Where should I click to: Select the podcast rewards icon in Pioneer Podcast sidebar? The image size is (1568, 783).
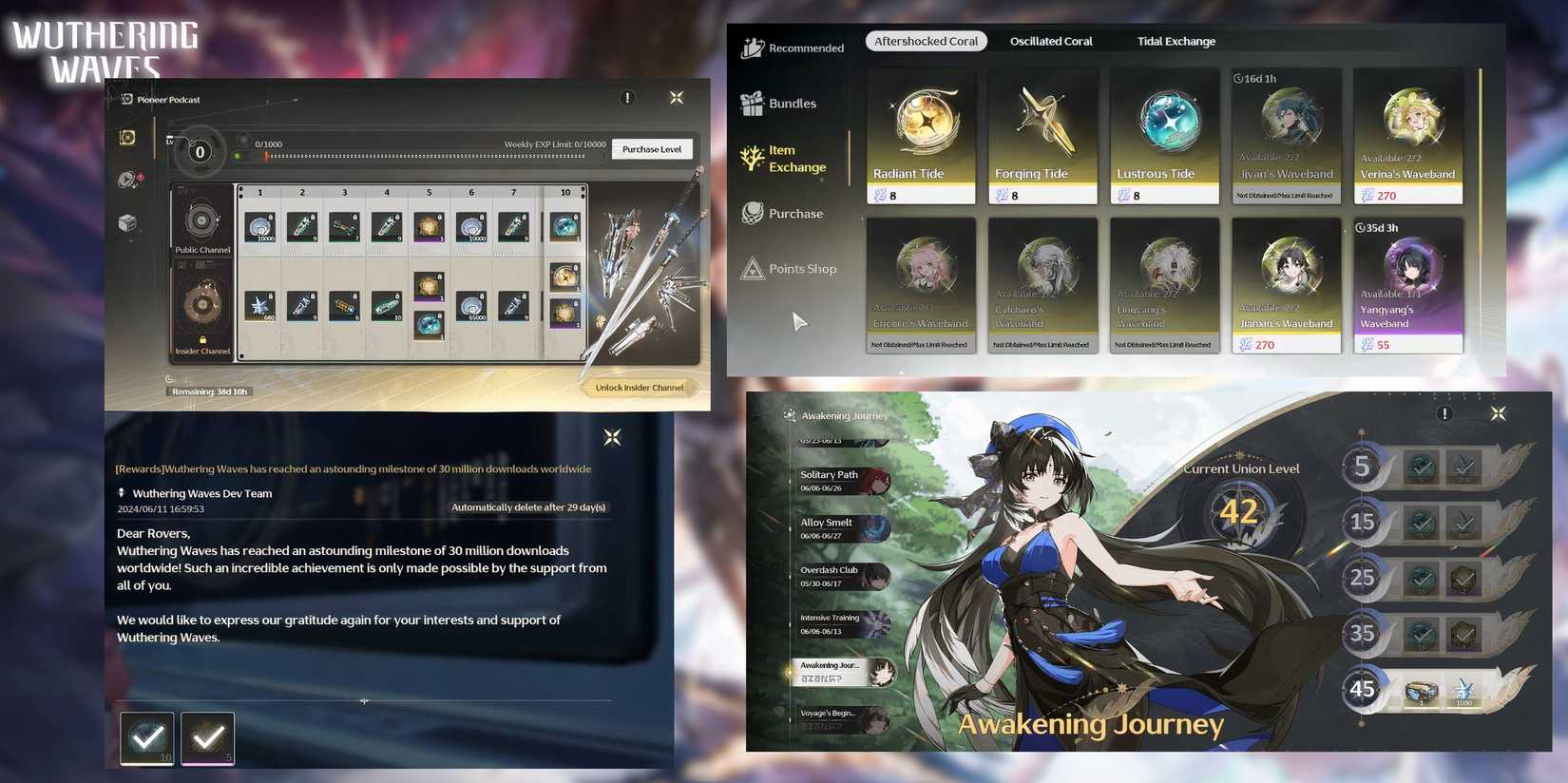pyautogui.click(x=129, y=137)
